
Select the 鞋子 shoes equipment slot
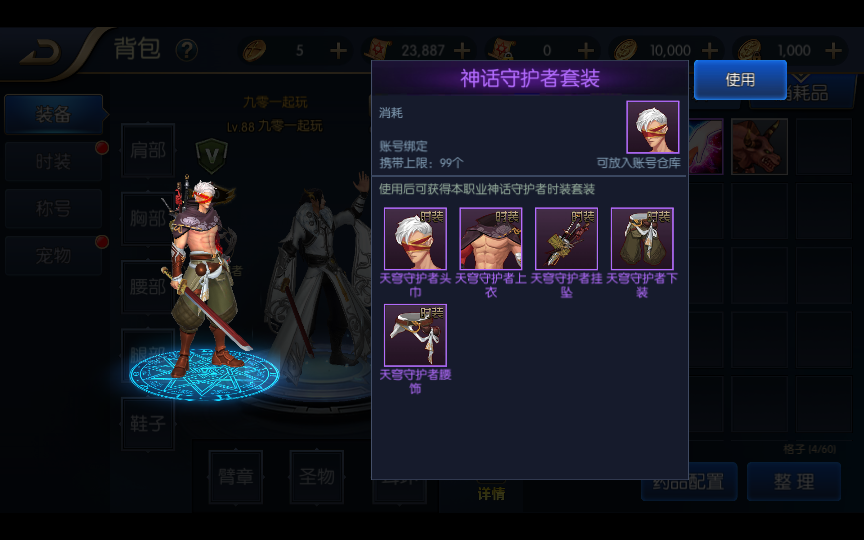click(x=148, y=424)
